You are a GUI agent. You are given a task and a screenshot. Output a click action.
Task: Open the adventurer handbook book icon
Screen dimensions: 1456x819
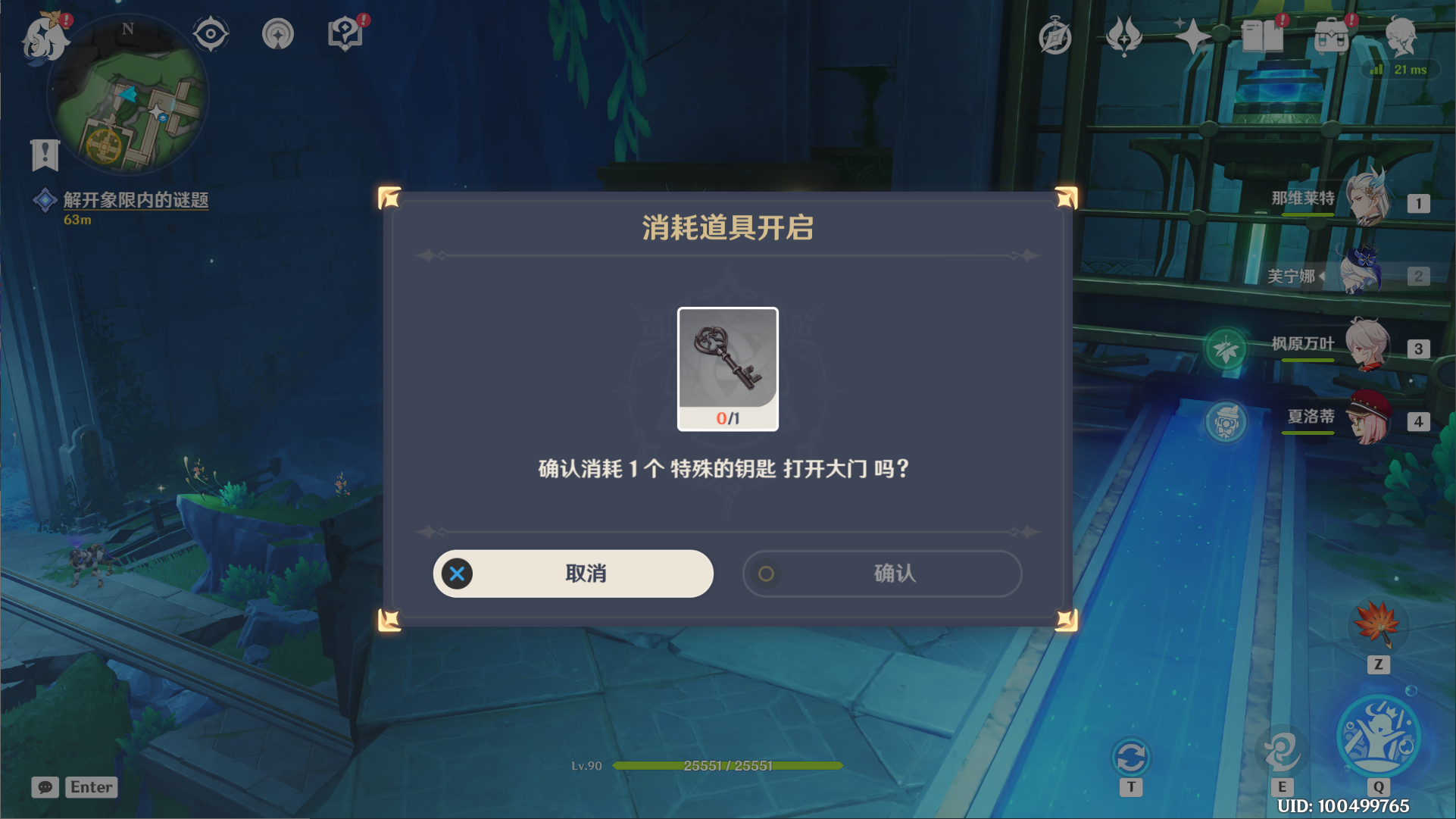(x=1262, y=36)
